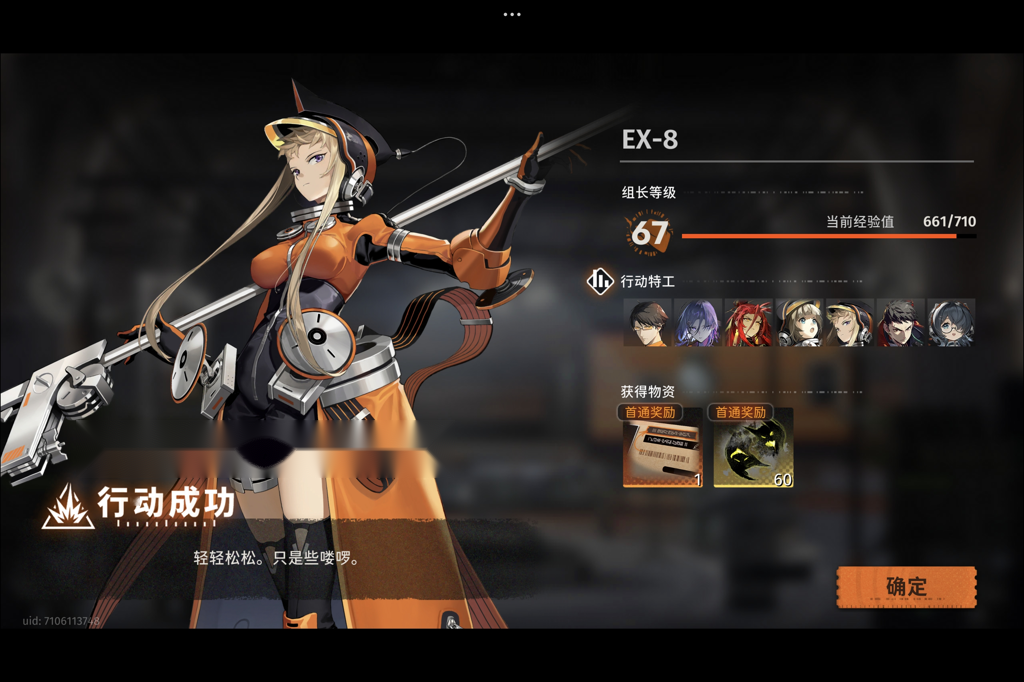
Task: Choose the purple-haired agent portrait
Action: click(698, 323)
